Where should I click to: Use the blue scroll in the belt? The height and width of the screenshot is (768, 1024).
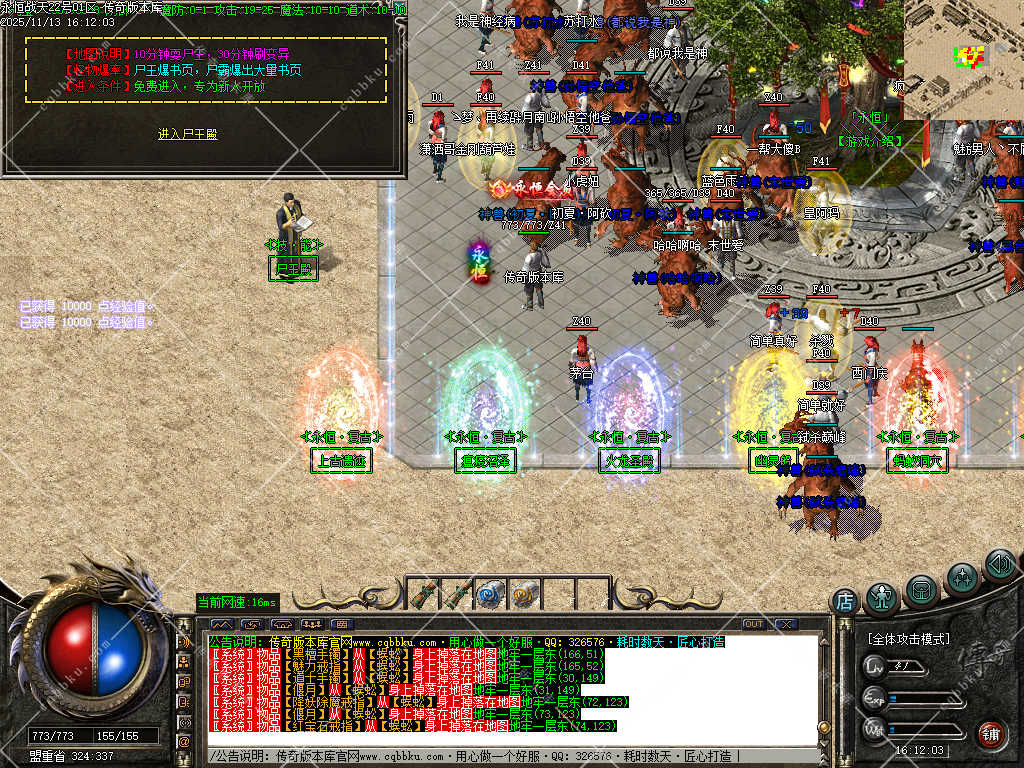click(488, 595)
